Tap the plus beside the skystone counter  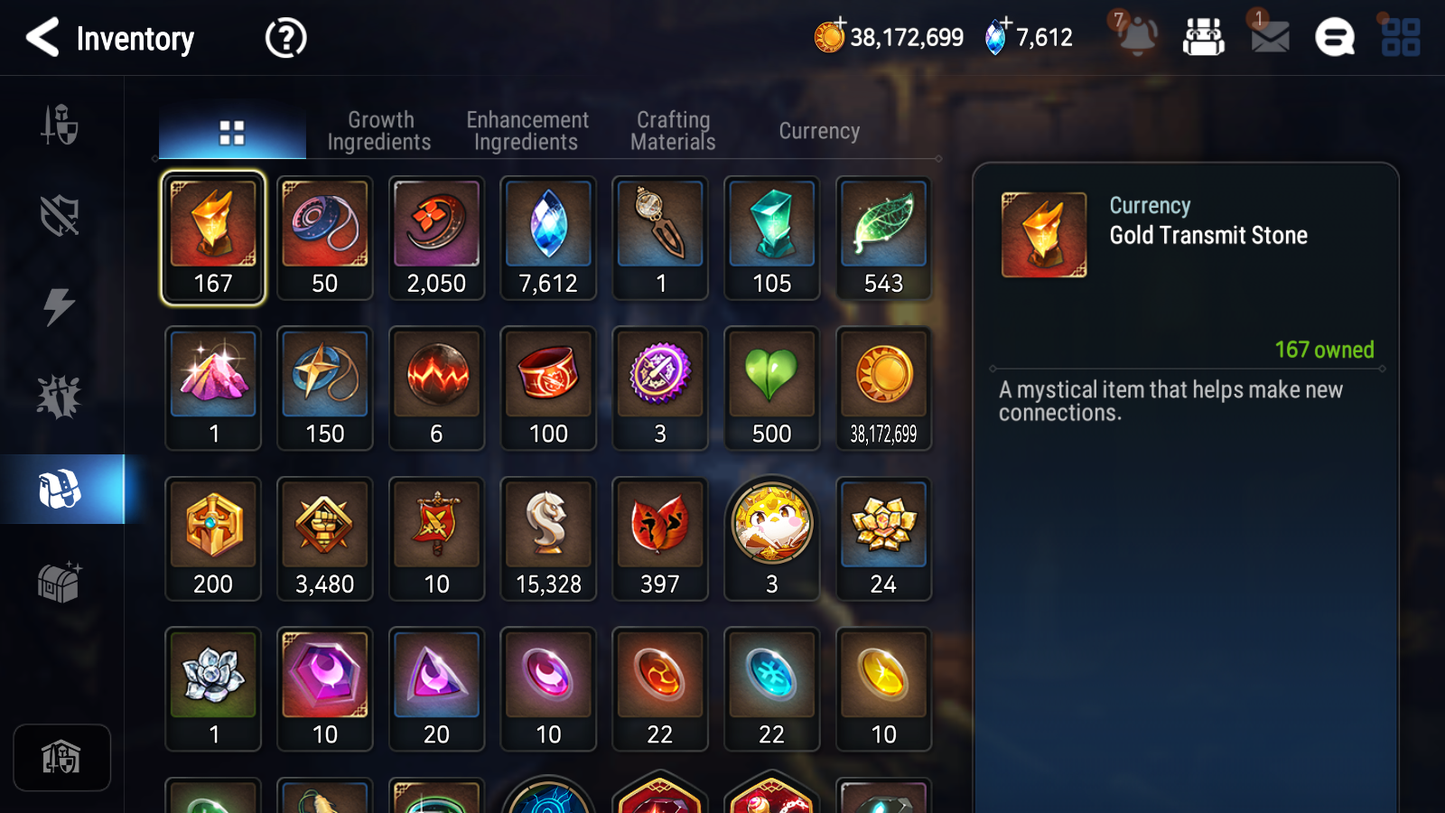click(1007, 22)
